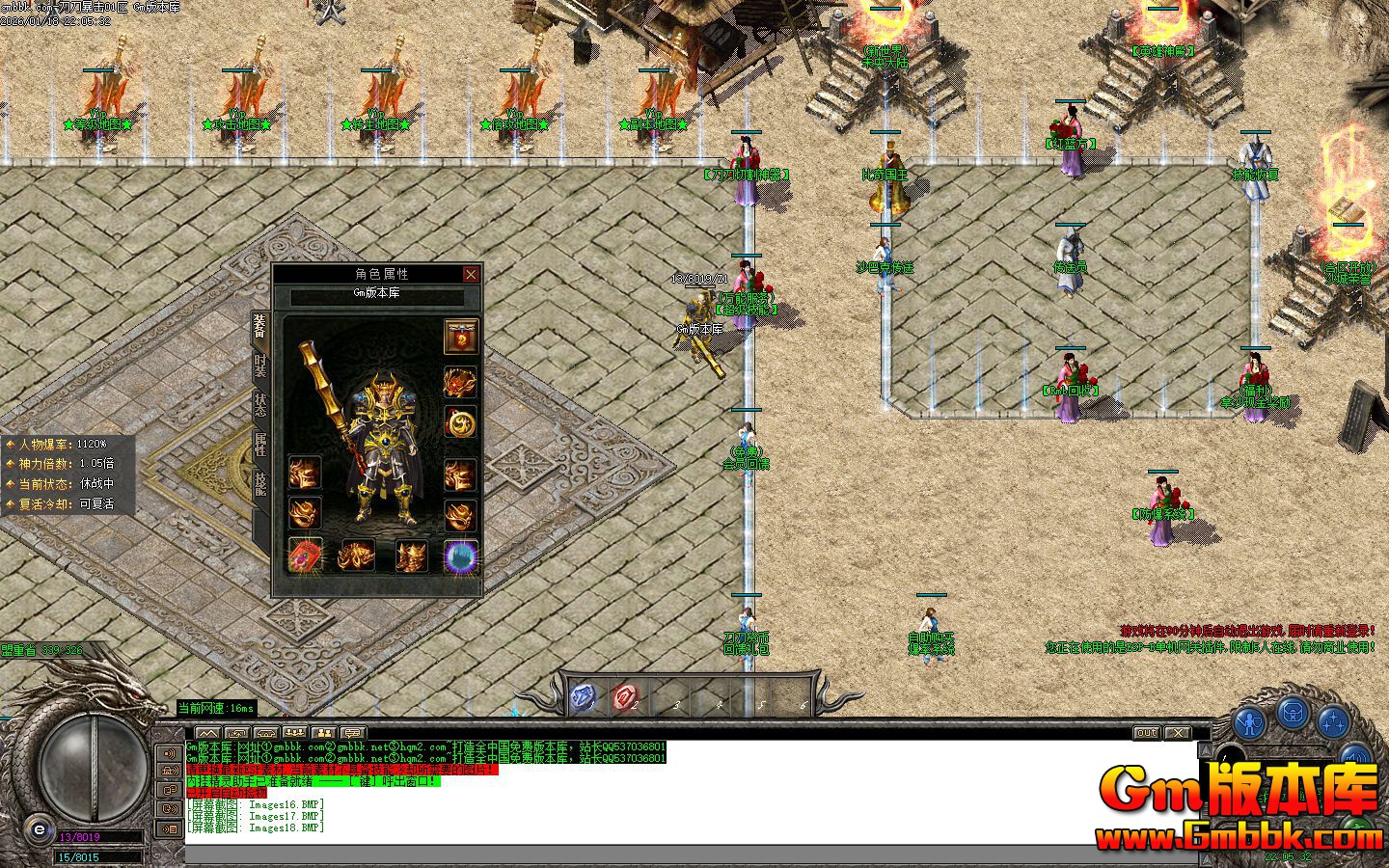Close the 角色属性 character window
The height and width of the screenshot is (868, 1389).
pos(471,275)
